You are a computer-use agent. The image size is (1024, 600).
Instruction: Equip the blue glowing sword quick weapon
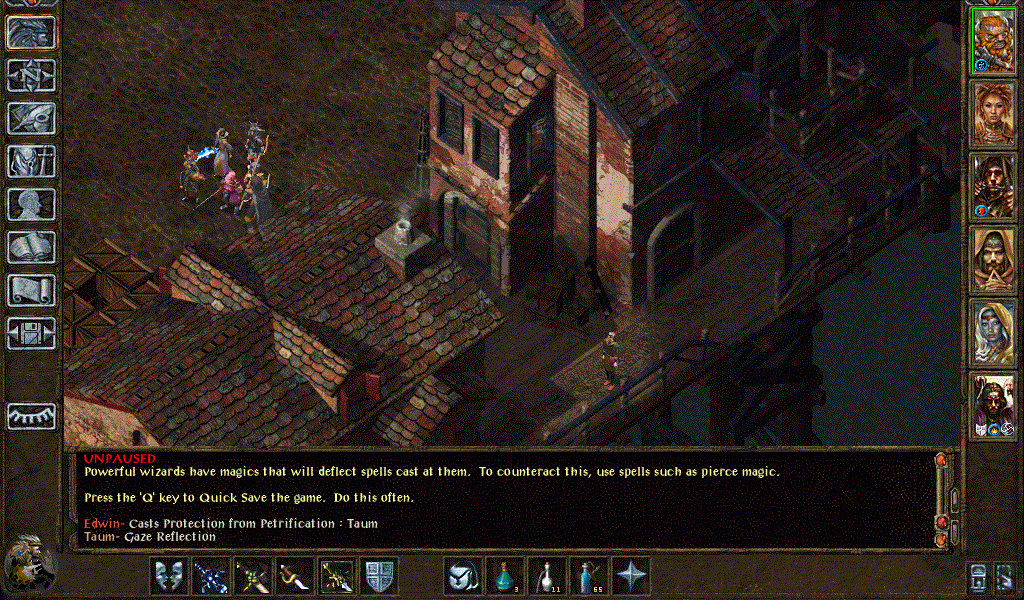click(211, 576)
